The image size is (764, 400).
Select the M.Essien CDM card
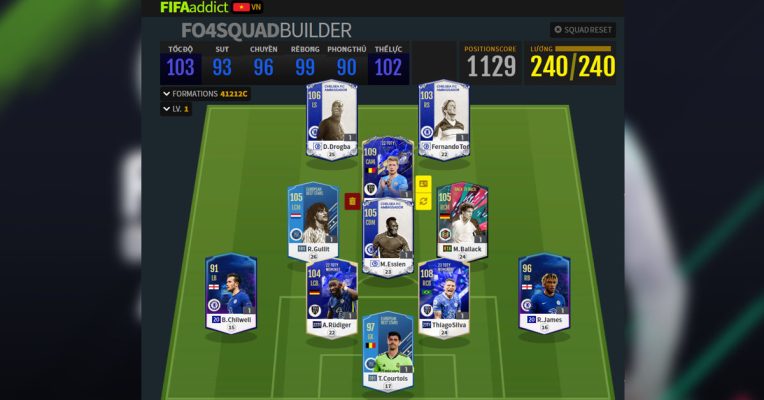point(387,240)
